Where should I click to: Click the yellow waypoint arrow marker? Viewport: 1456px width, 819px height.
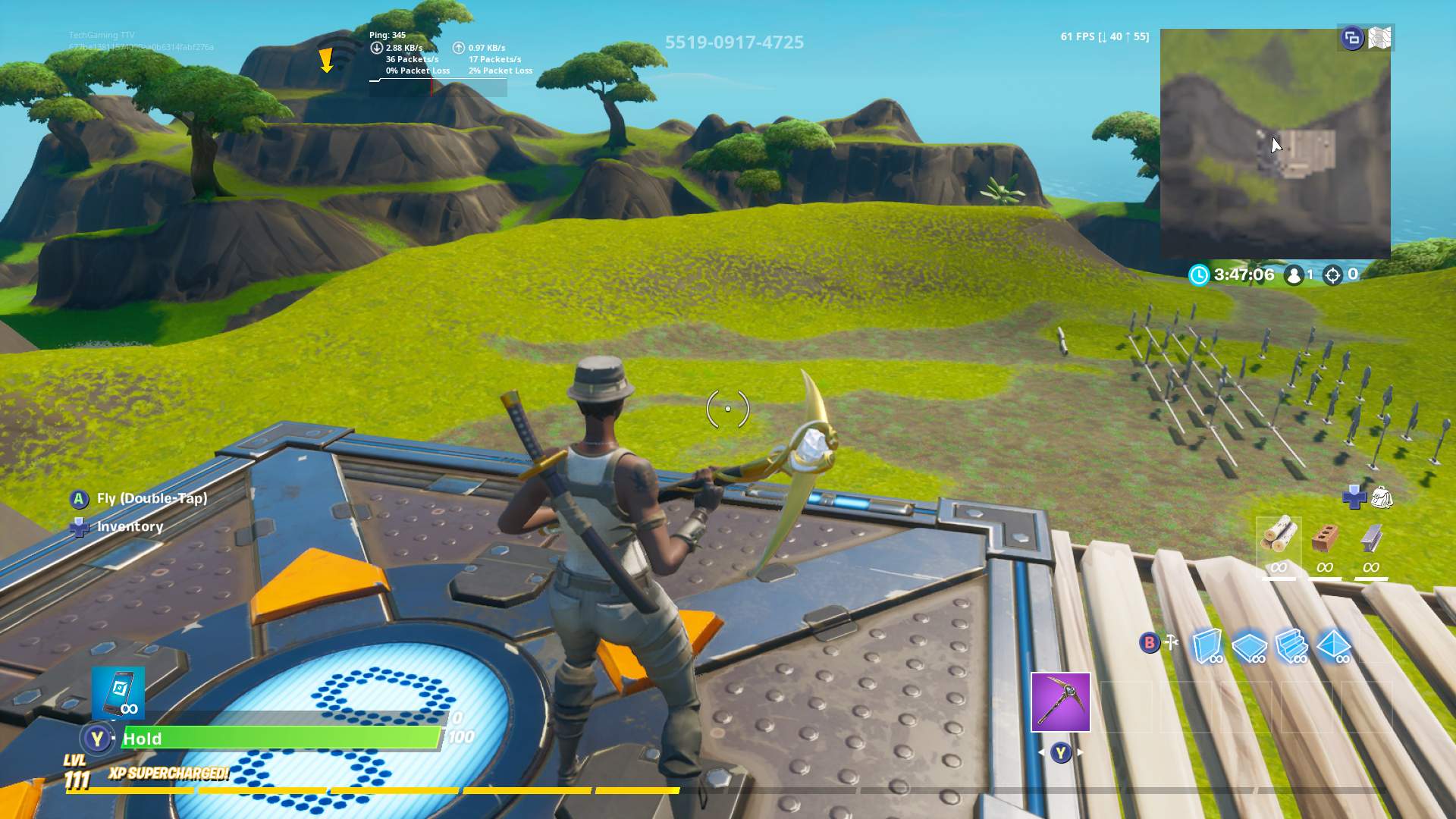[326, 61]
